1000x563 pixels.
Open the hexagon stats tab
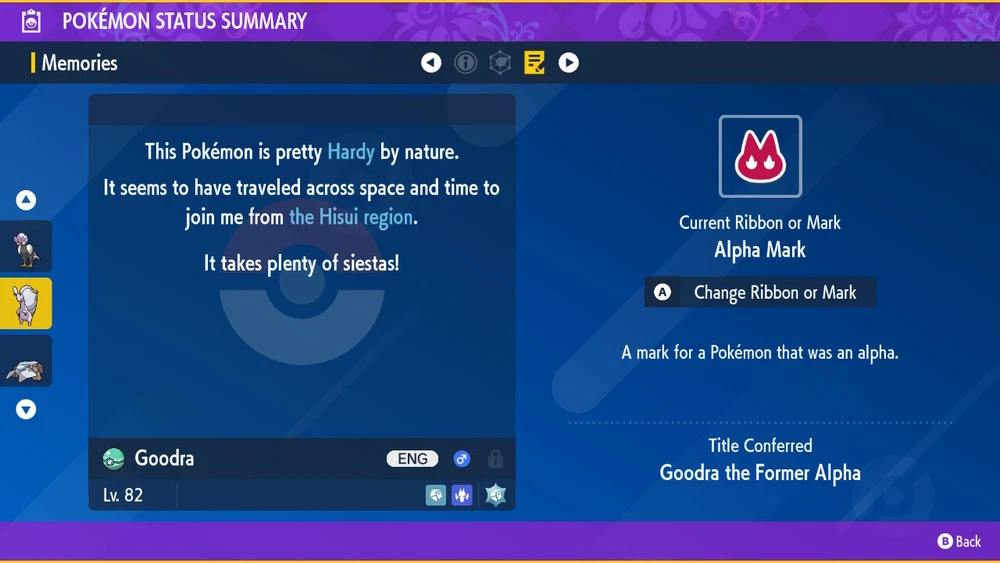pyautogui.click(x=500, y=63)
